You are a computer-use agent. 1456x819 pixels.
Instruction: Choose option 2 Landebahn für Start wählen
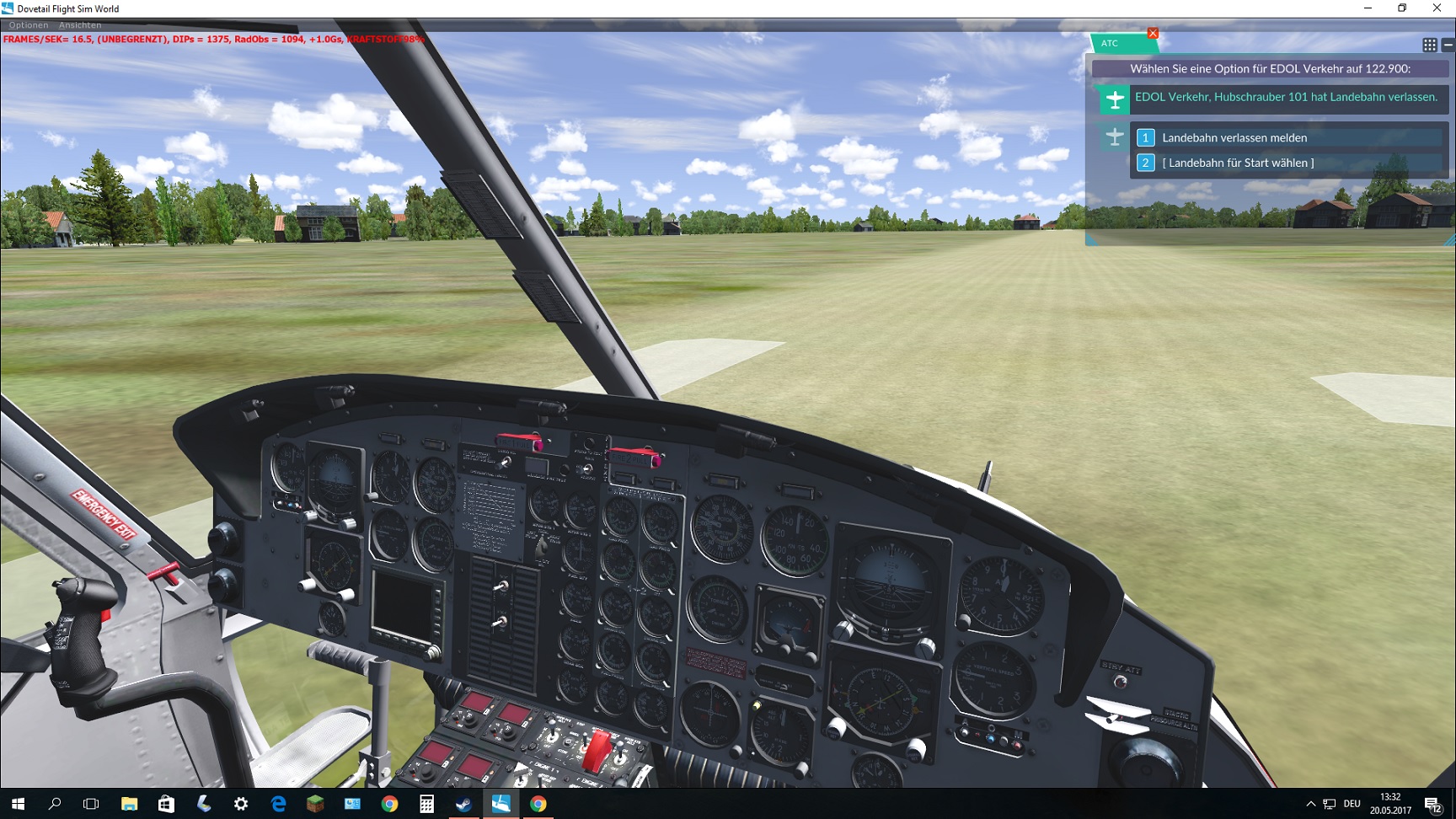pyautogui.click(x=1237, y=162)
